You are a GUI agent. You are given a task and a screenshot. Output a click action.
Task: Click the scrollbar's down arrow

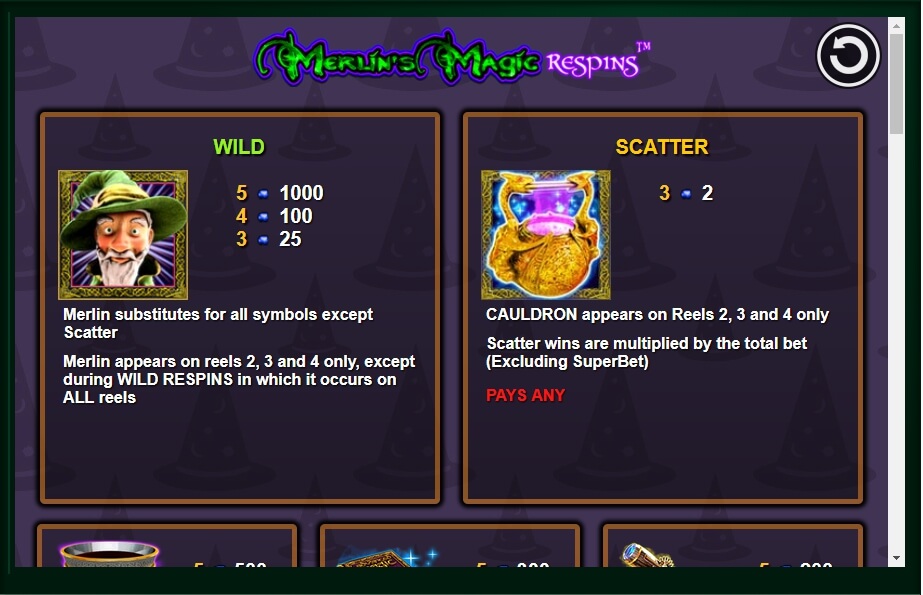[897, 557]
